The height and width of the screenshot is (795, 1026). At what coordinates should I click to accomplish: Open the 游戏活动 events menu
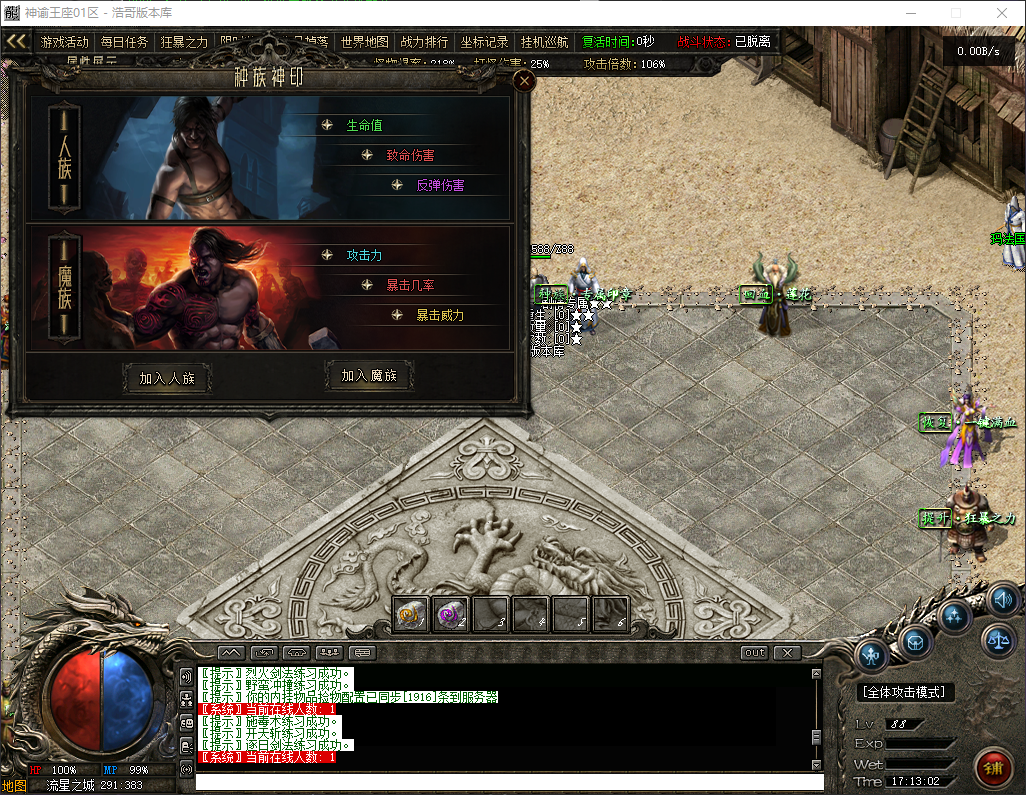[65, 42]
